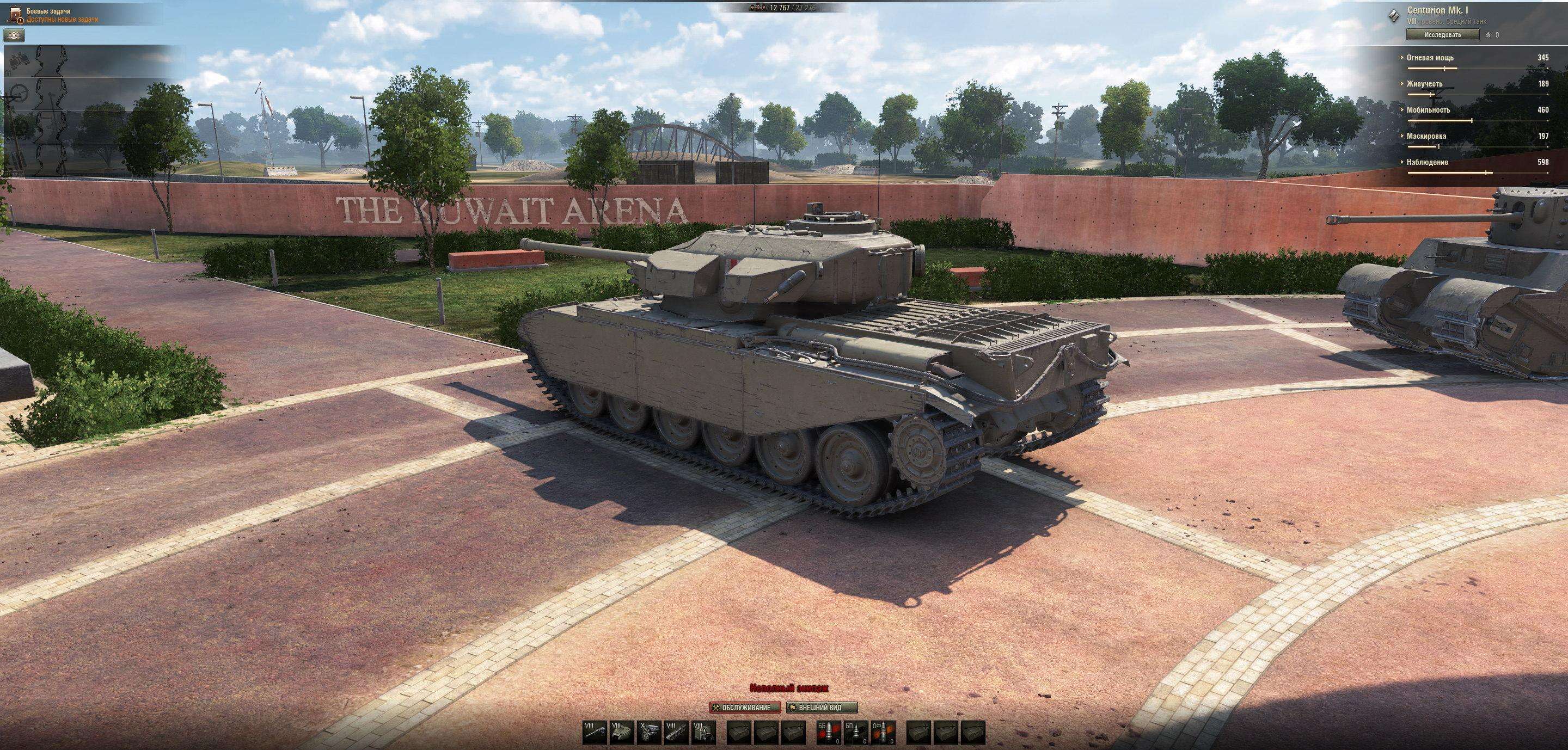Viewport: 1568px width, 750px height.
Task: Choose the БП APCR shell slot
Action: tap(855, 731)
